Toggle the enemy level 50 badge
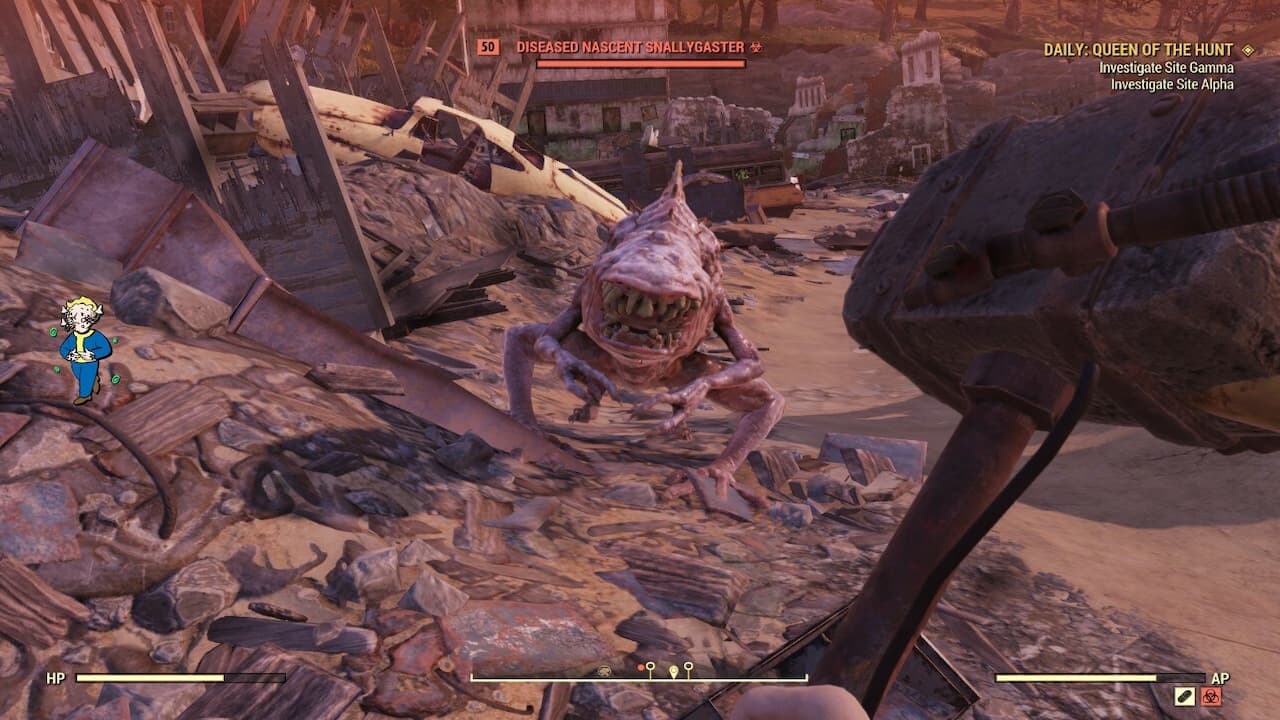Viewport: 1280px width, 720px height. pos(489,46)
